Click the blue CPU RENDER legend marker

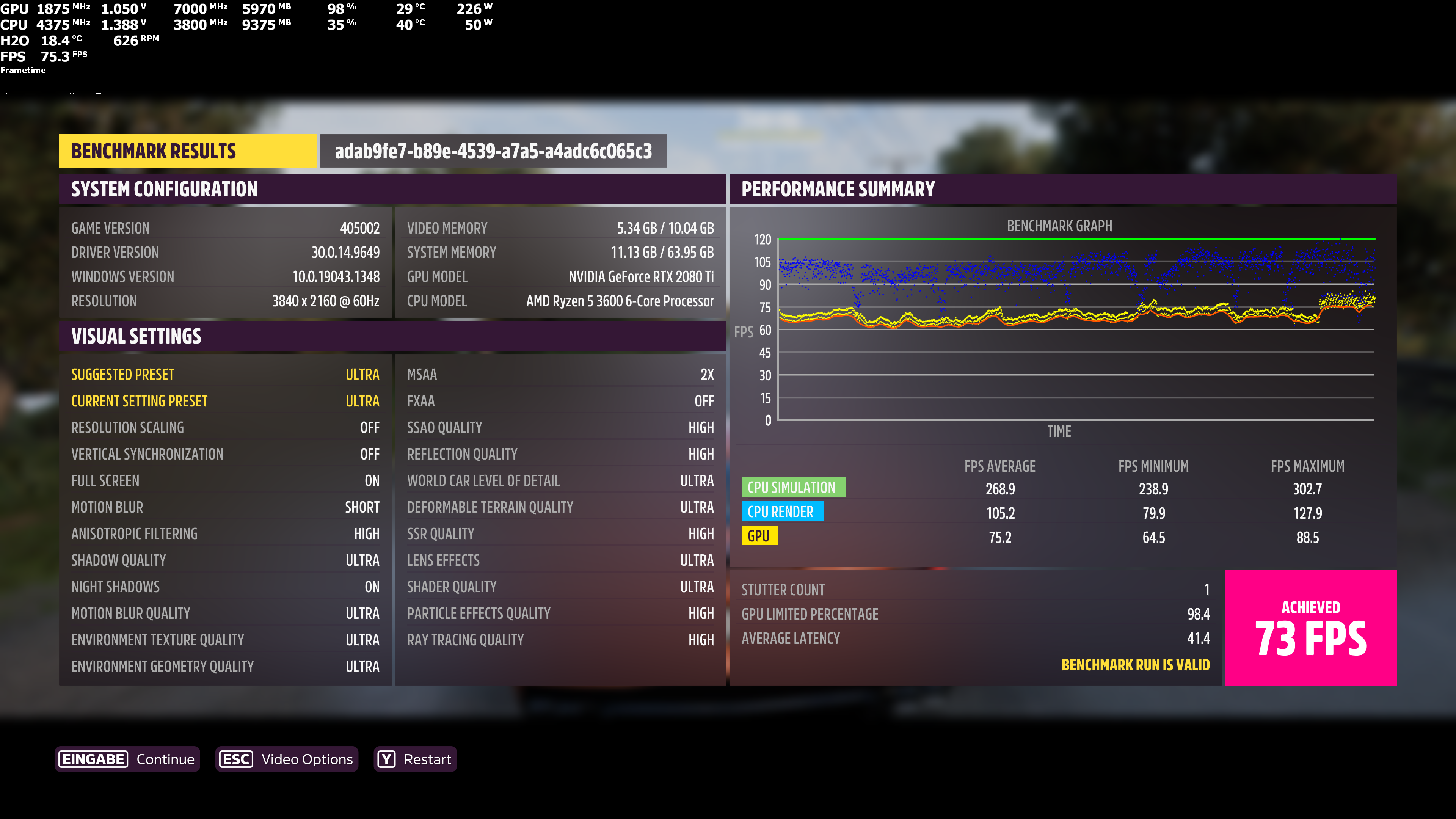(x=782, y=511)
